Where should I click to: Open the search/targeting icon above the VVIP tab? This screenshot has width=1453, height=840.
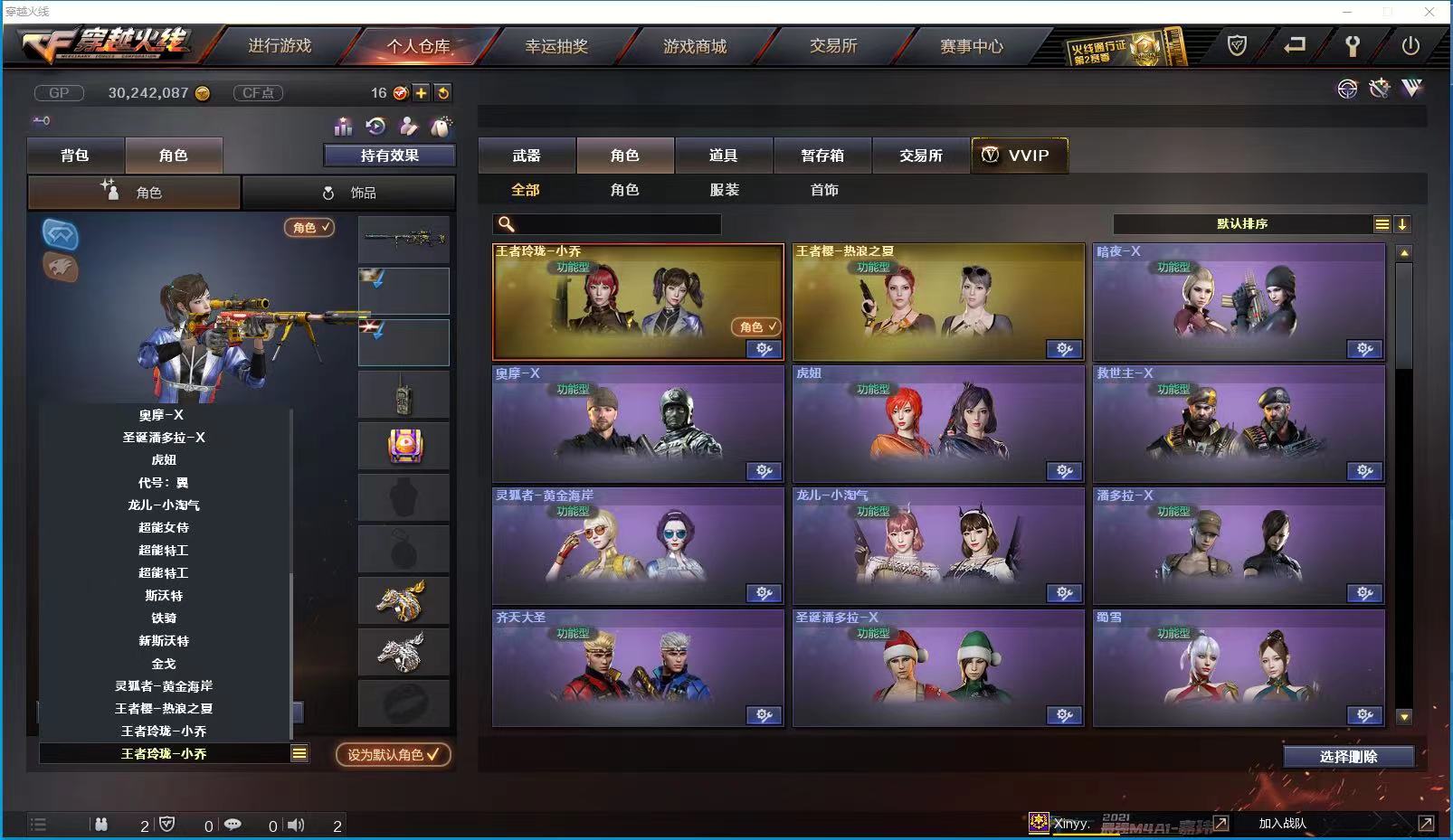coord(1347,89)
